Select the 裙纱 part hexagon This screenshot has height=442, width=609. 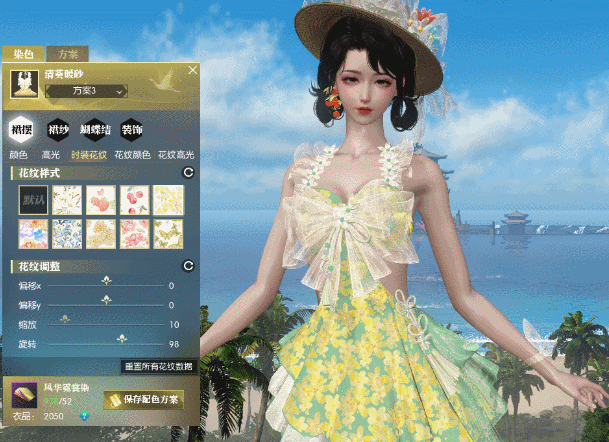pos(59,129)
